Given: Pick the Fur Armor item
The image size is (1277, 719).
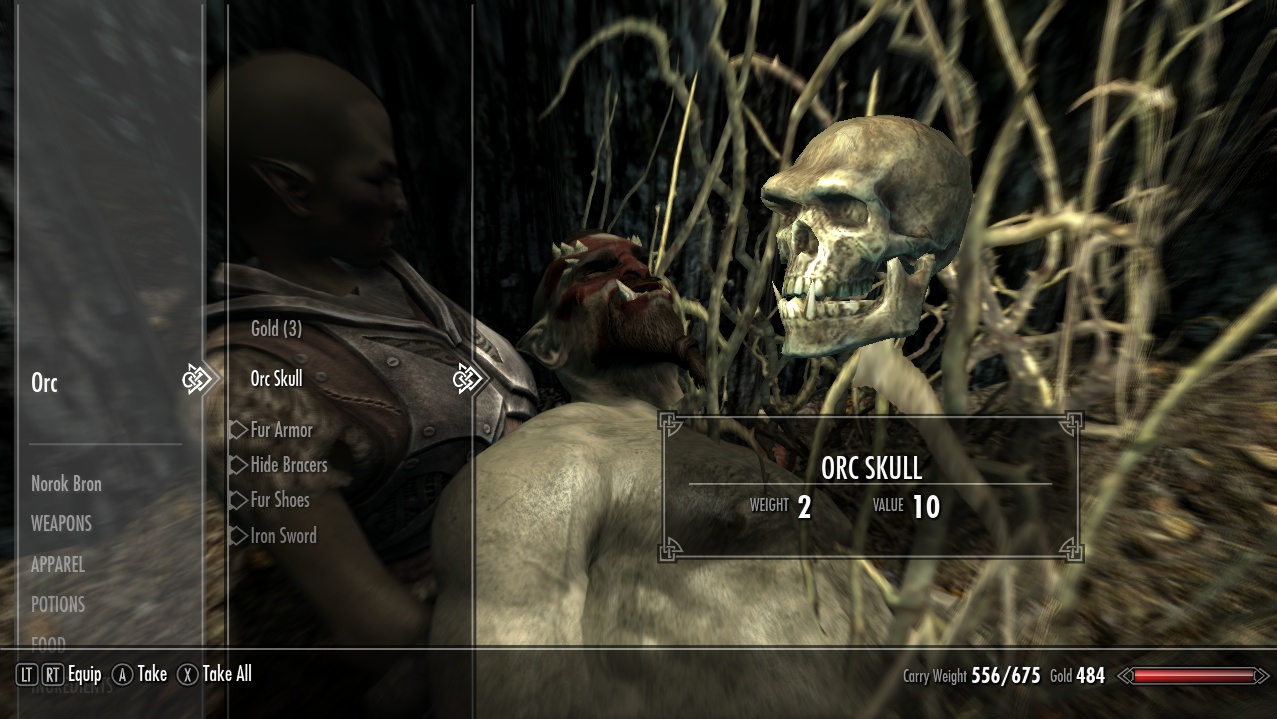Looking at the screenshot, I should click(x=281, y=430).
